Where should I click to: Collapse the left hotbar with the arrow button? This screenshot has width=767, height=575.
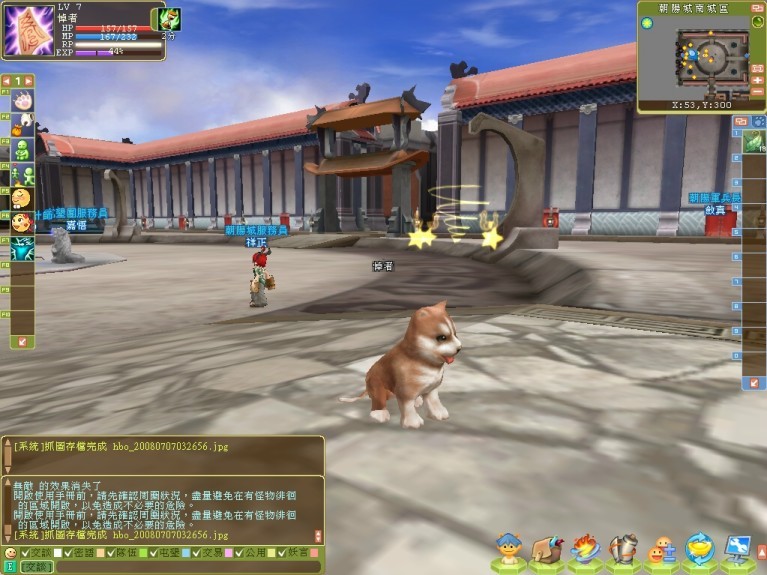[24, 341]
